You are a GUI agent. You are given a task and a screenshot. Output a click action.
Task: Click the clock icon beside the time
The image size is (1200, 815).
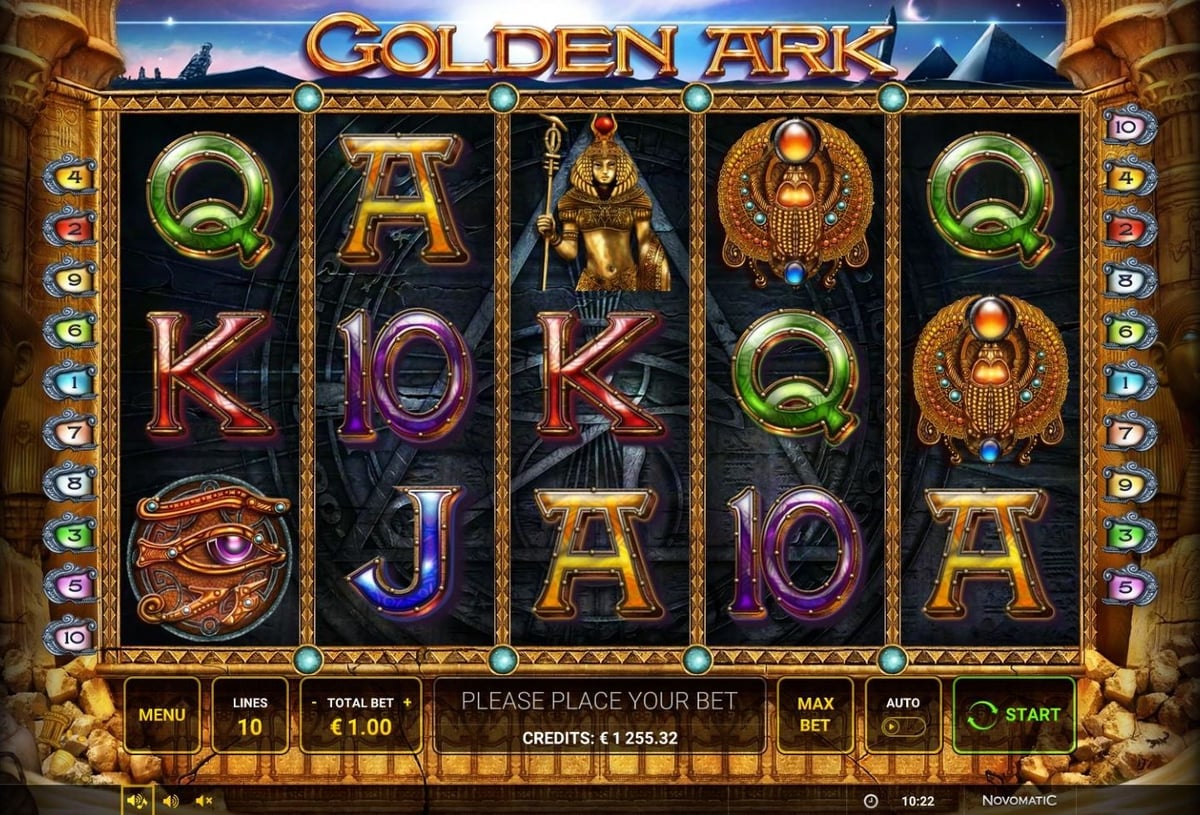[870, 801]
